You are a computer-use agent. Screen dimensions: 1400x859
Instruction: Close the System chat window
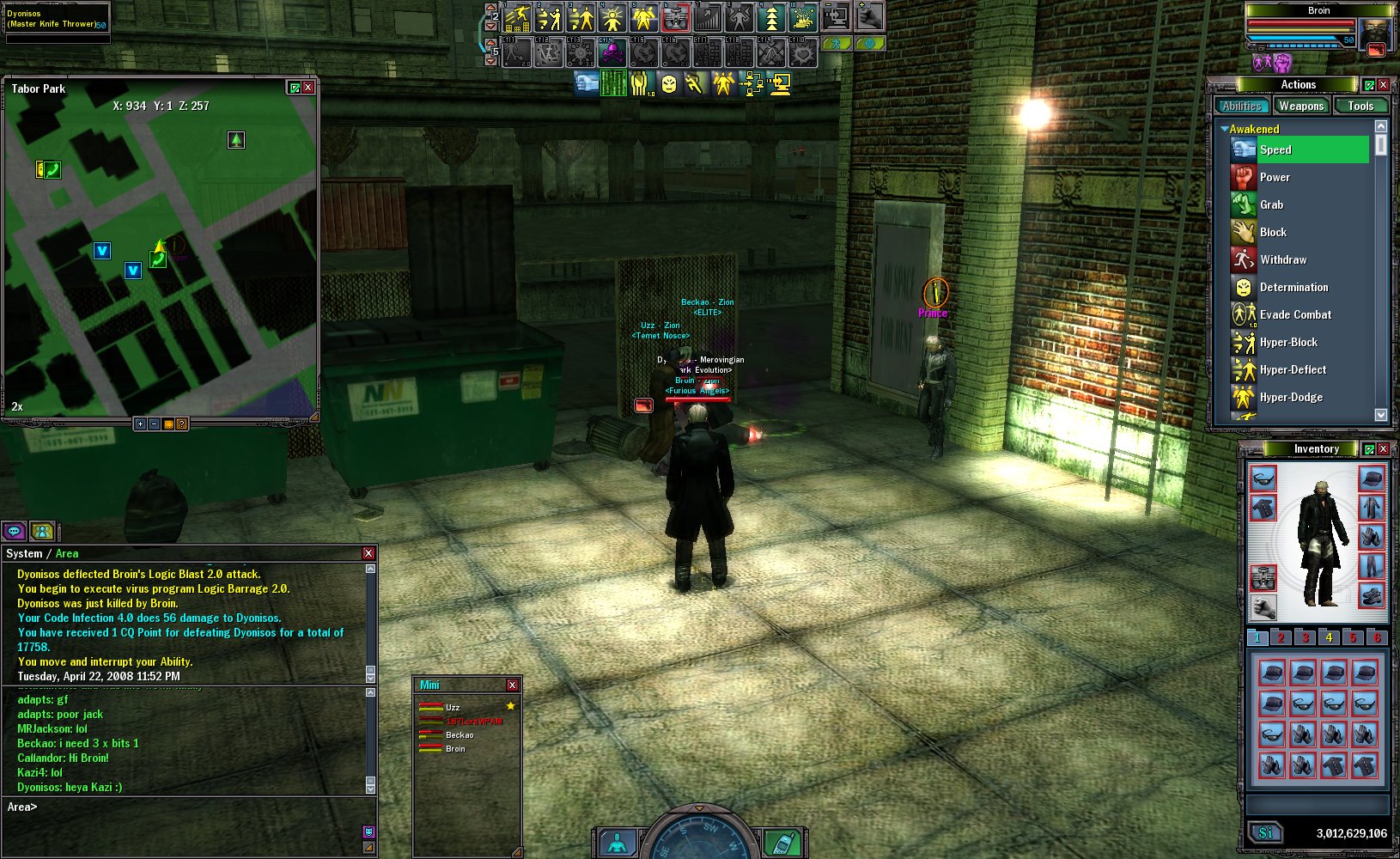[368, 554]
